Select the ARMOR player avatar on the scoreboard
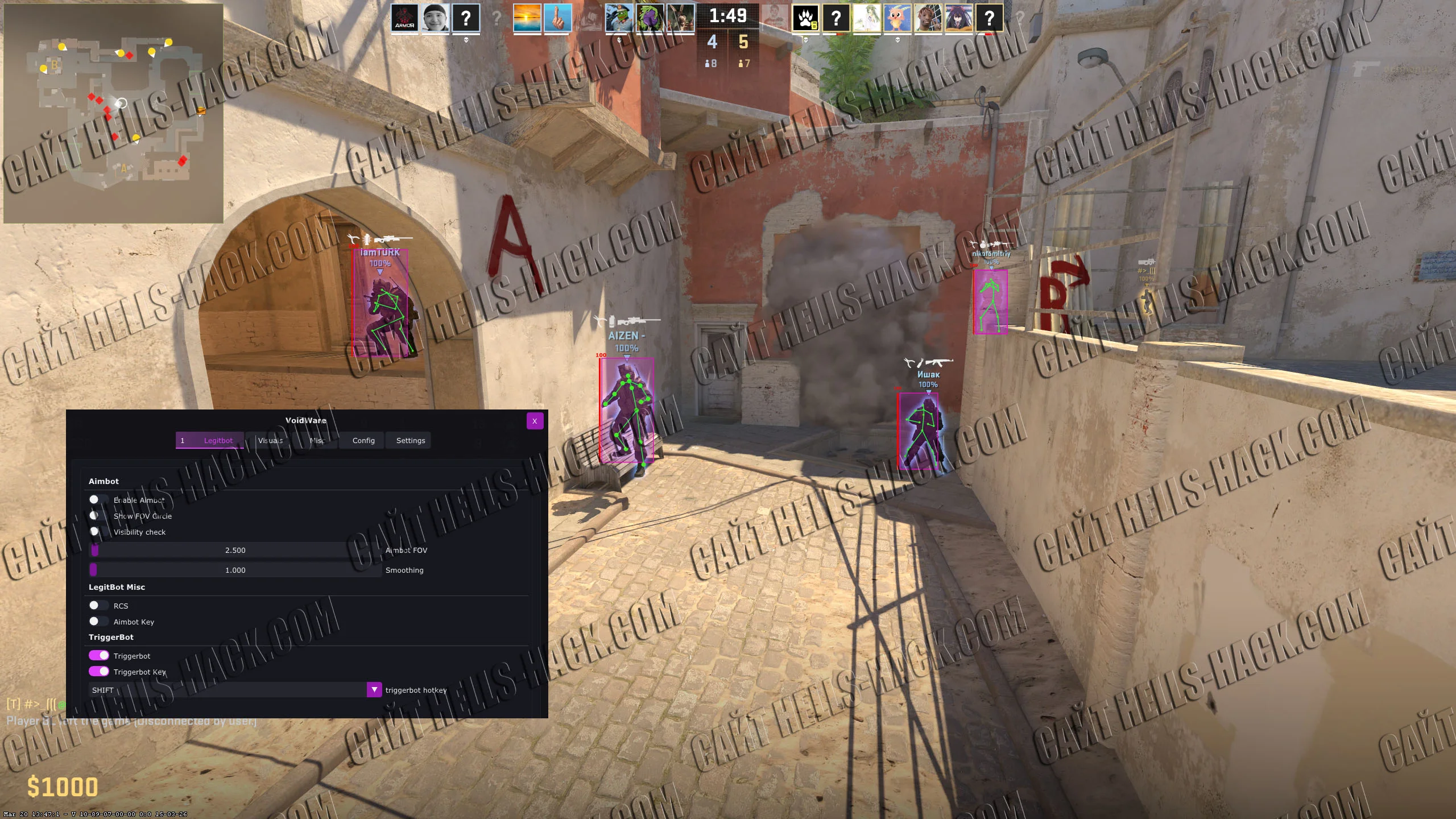This screenshot has height=819, width=1456. (x=404, y=18)
